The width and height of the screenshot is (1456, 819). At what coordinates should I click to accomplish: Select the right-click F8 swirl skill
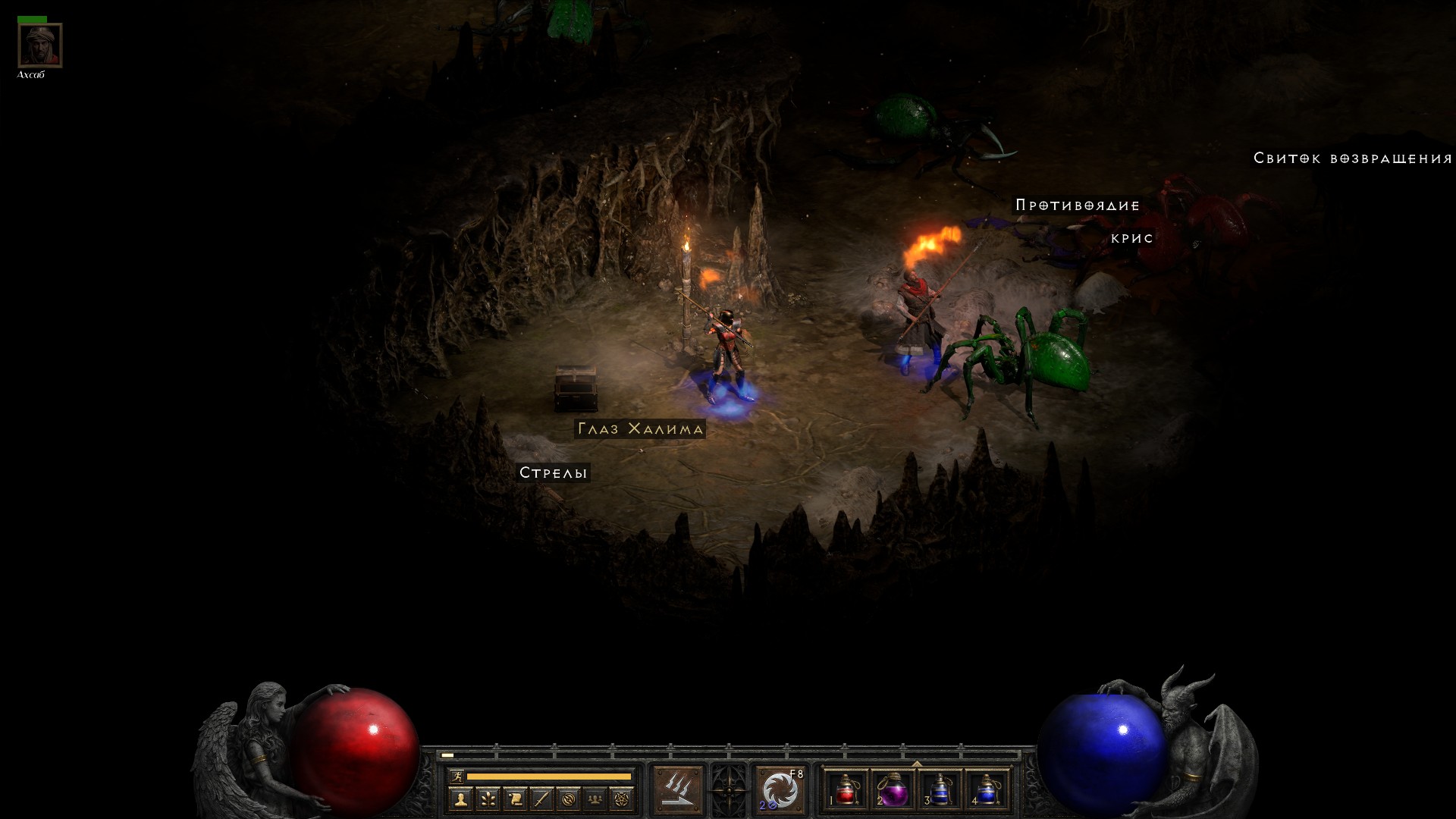780,789
